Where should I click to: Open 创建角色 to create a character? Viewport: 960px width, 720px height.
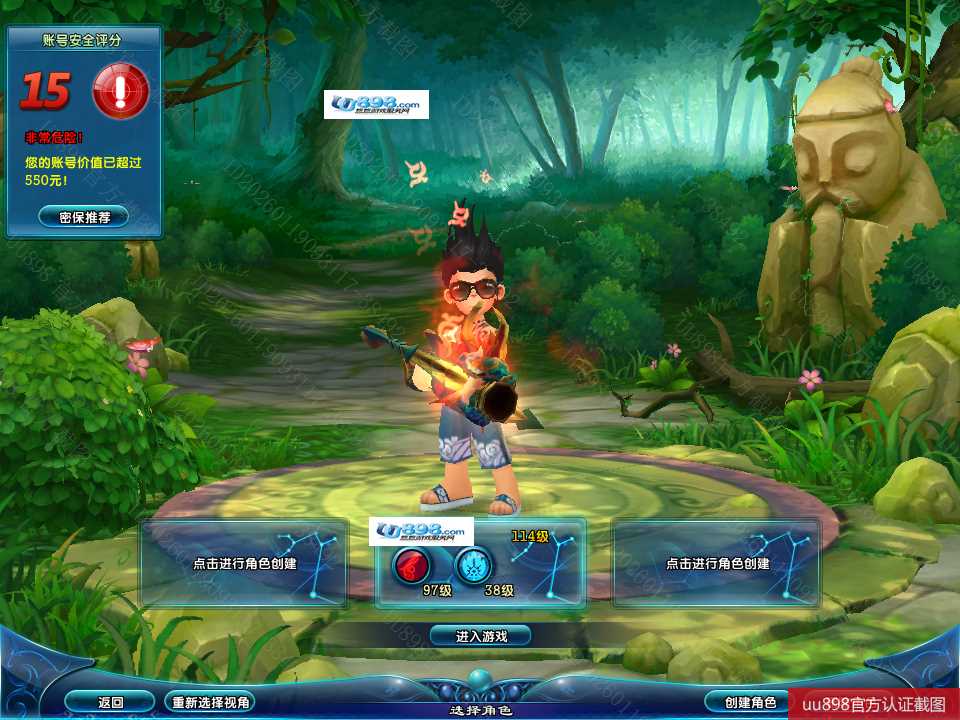pos(744,702)
